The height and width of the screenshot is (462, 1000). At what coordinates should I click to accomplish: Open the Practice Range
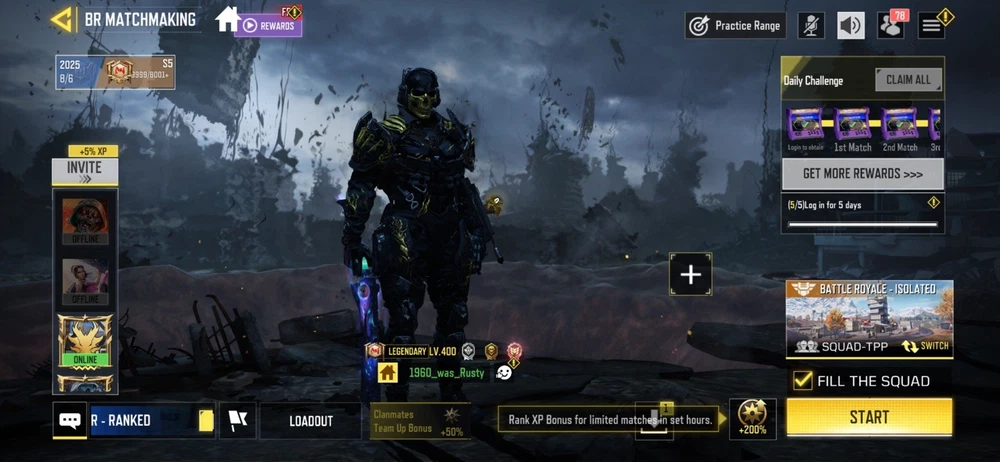(735, 26)
